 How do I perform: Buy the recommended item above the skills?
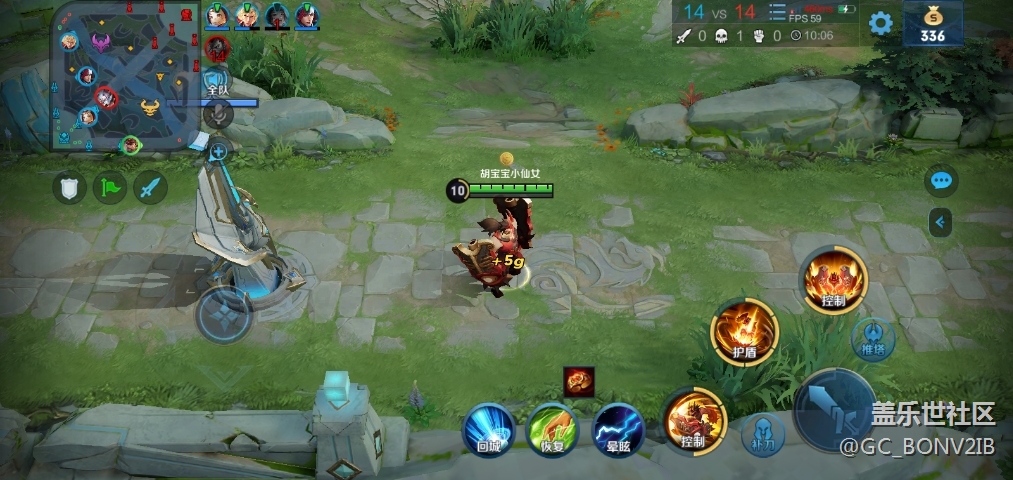point(579,381)
